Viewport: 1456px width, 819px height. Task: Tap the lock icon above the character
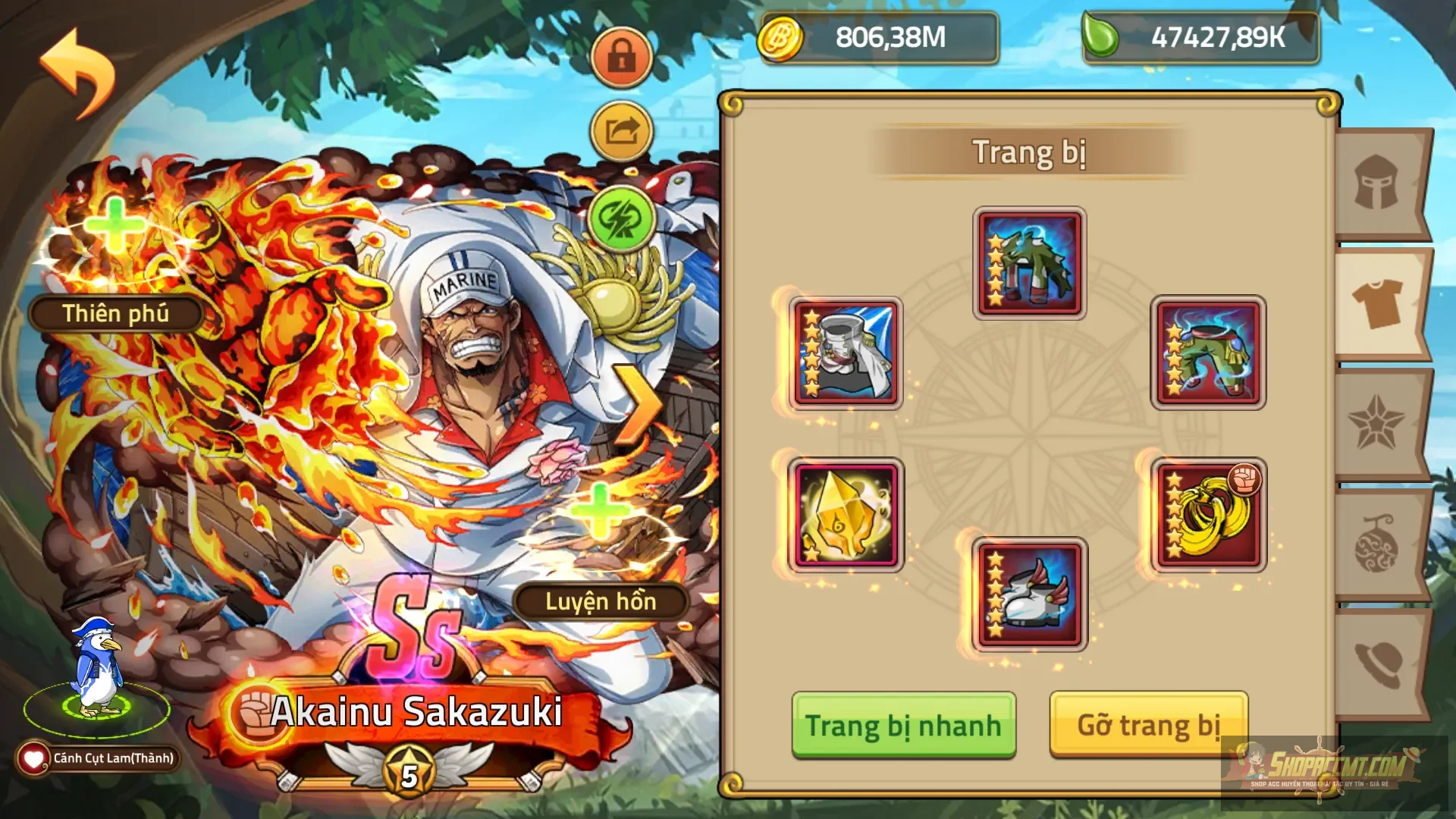coord(621,57)
